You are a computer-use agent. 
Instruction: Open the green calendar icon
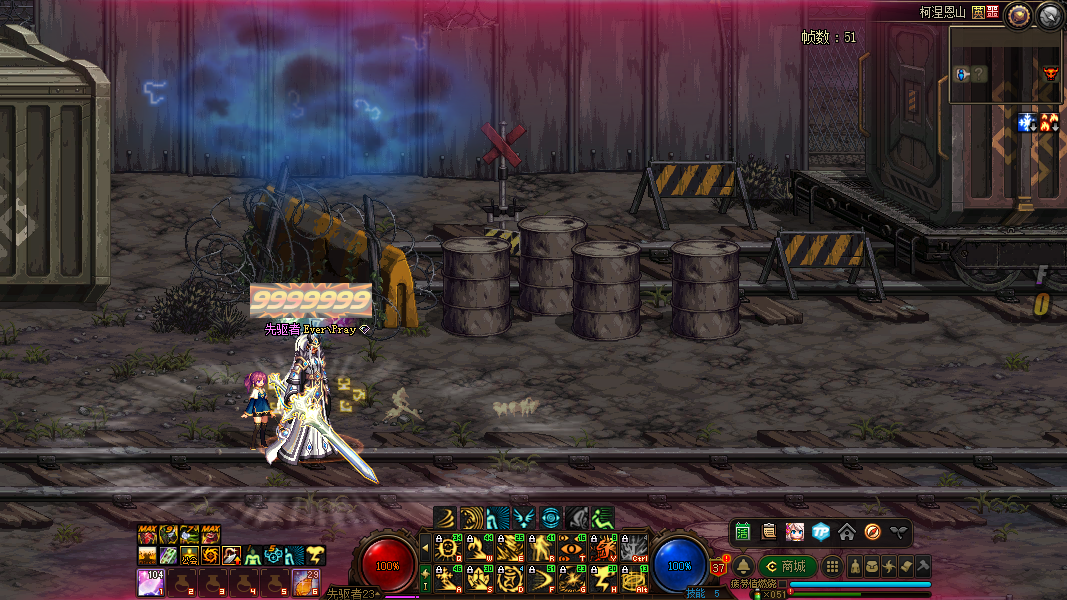[x=742, y=531]
